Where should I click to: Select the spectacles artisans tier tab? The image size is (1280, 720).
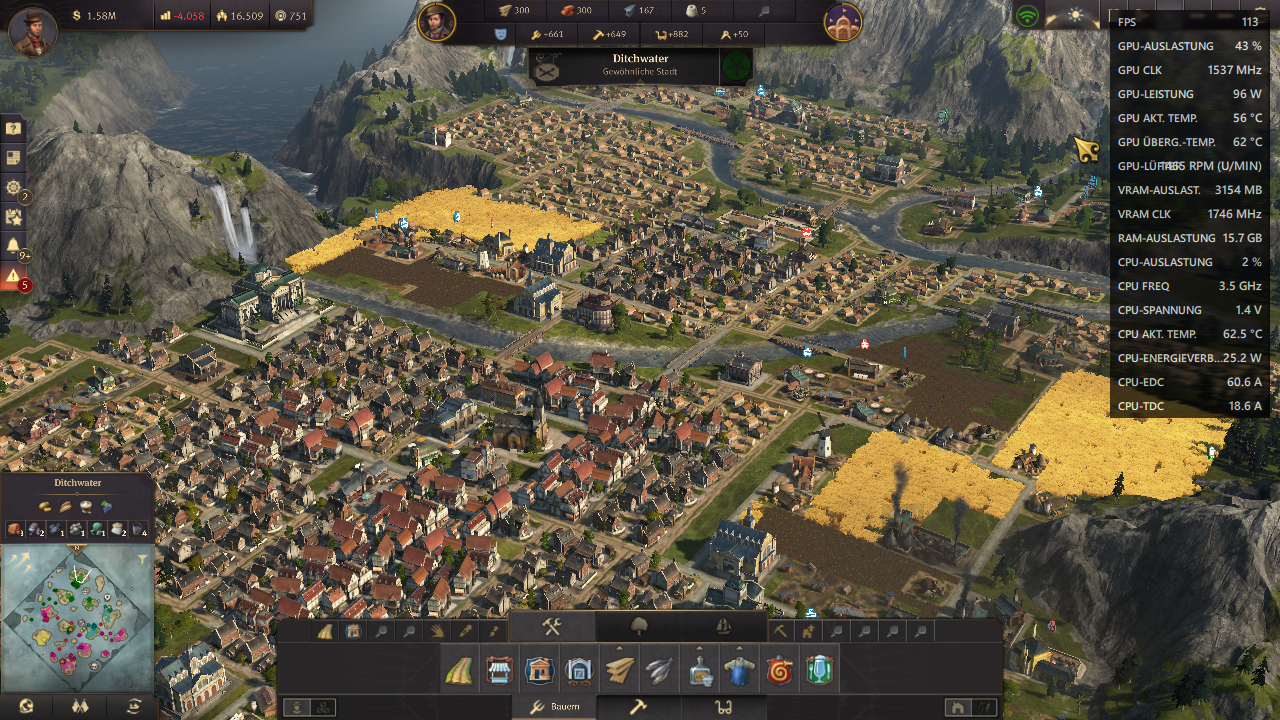[x=720, y=707]
